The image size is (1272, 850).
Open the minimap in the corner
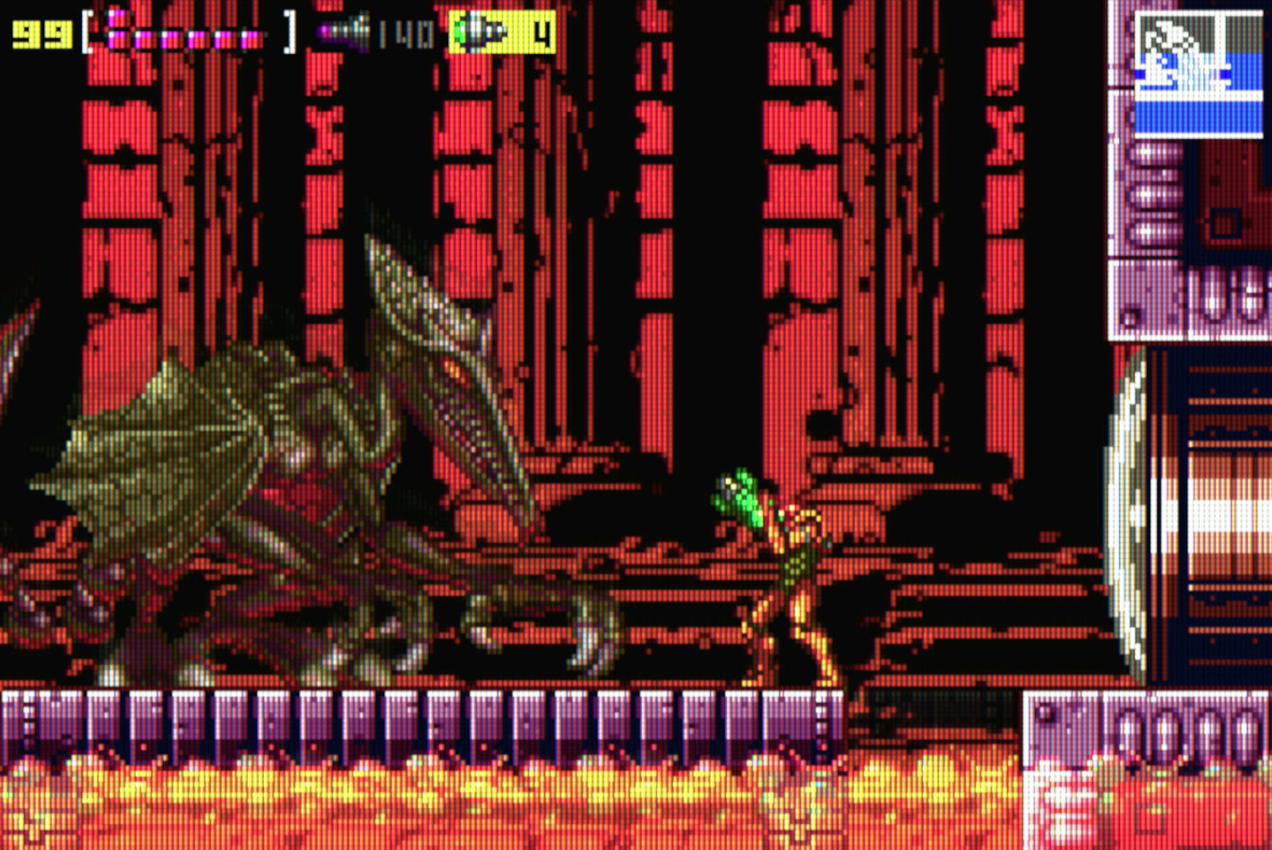(1198, 74)
